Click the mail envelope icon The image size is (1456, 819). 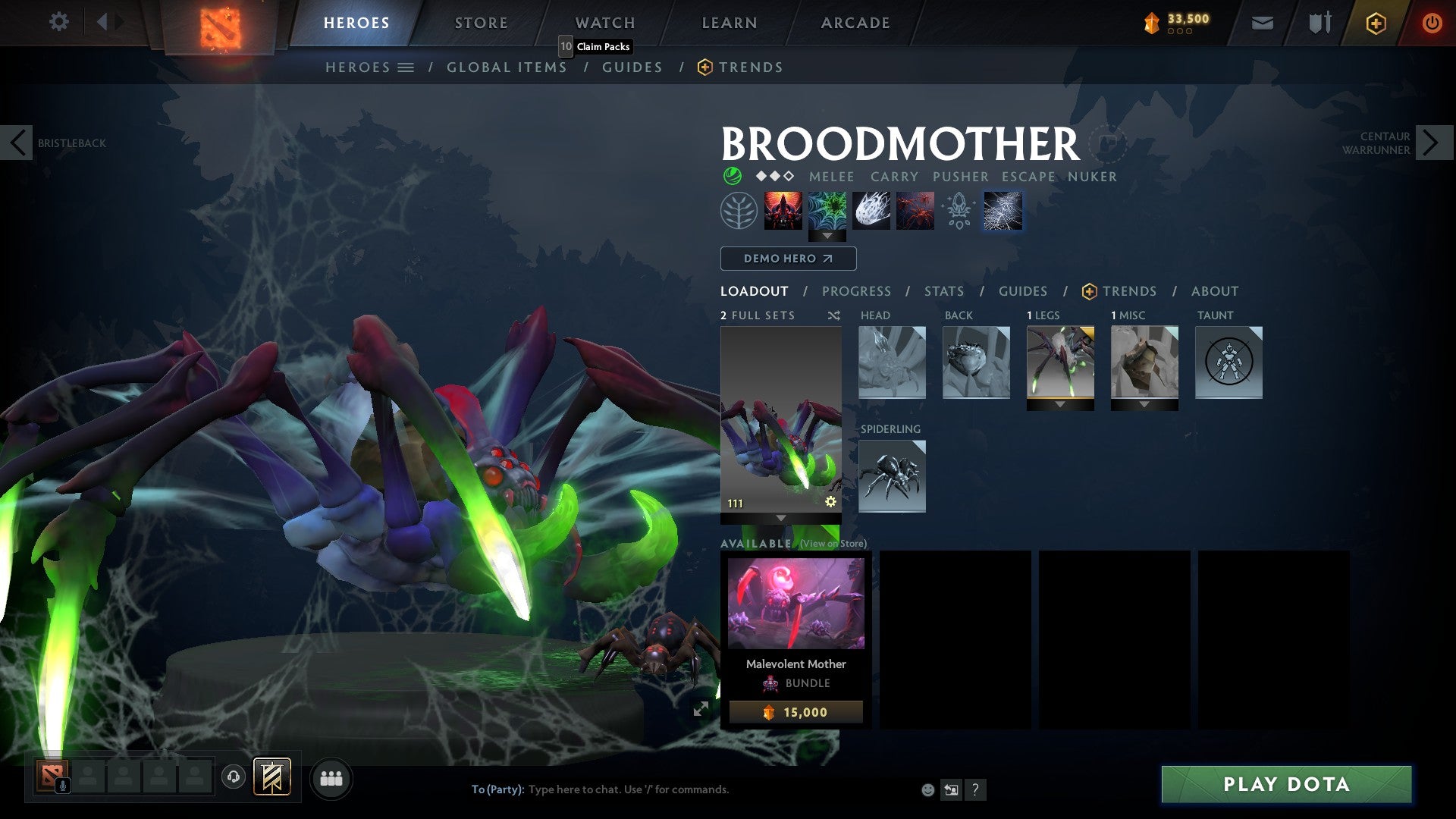tap(1262, 23)
